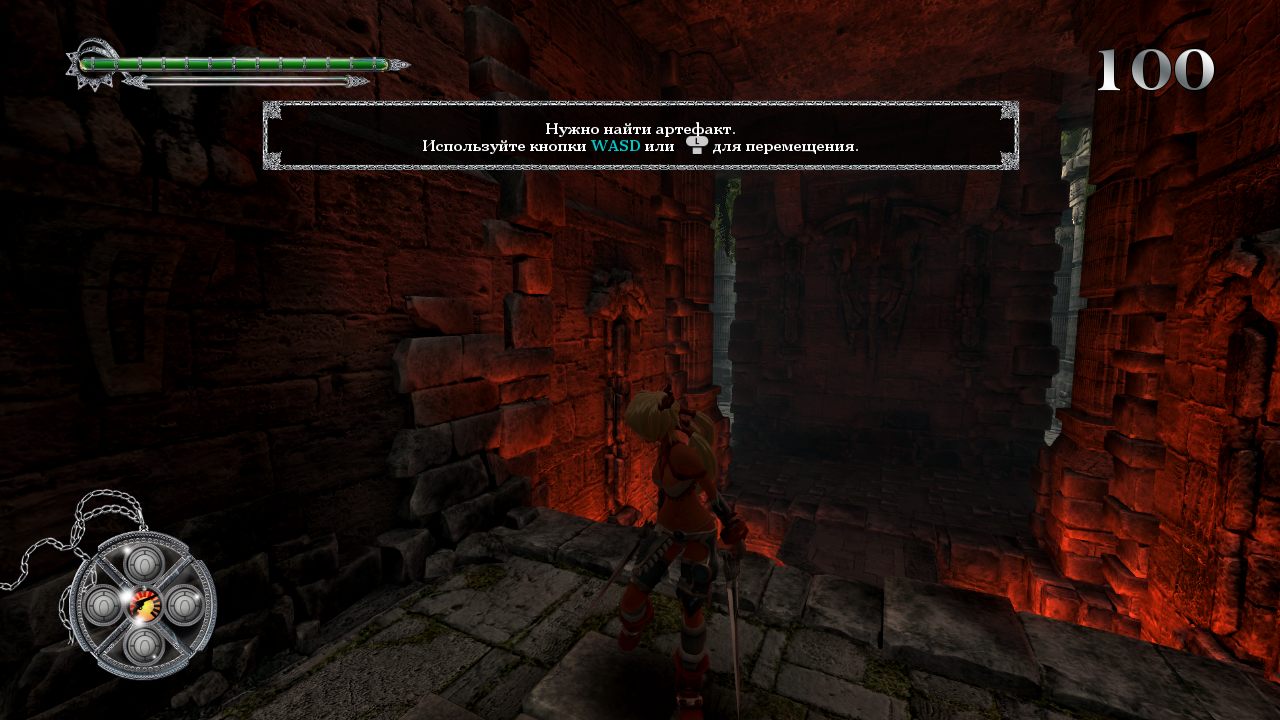Expand the score counter display
Image resolution: width=1280 pixels, height=720 pixels.
(x=1155, y=70)
